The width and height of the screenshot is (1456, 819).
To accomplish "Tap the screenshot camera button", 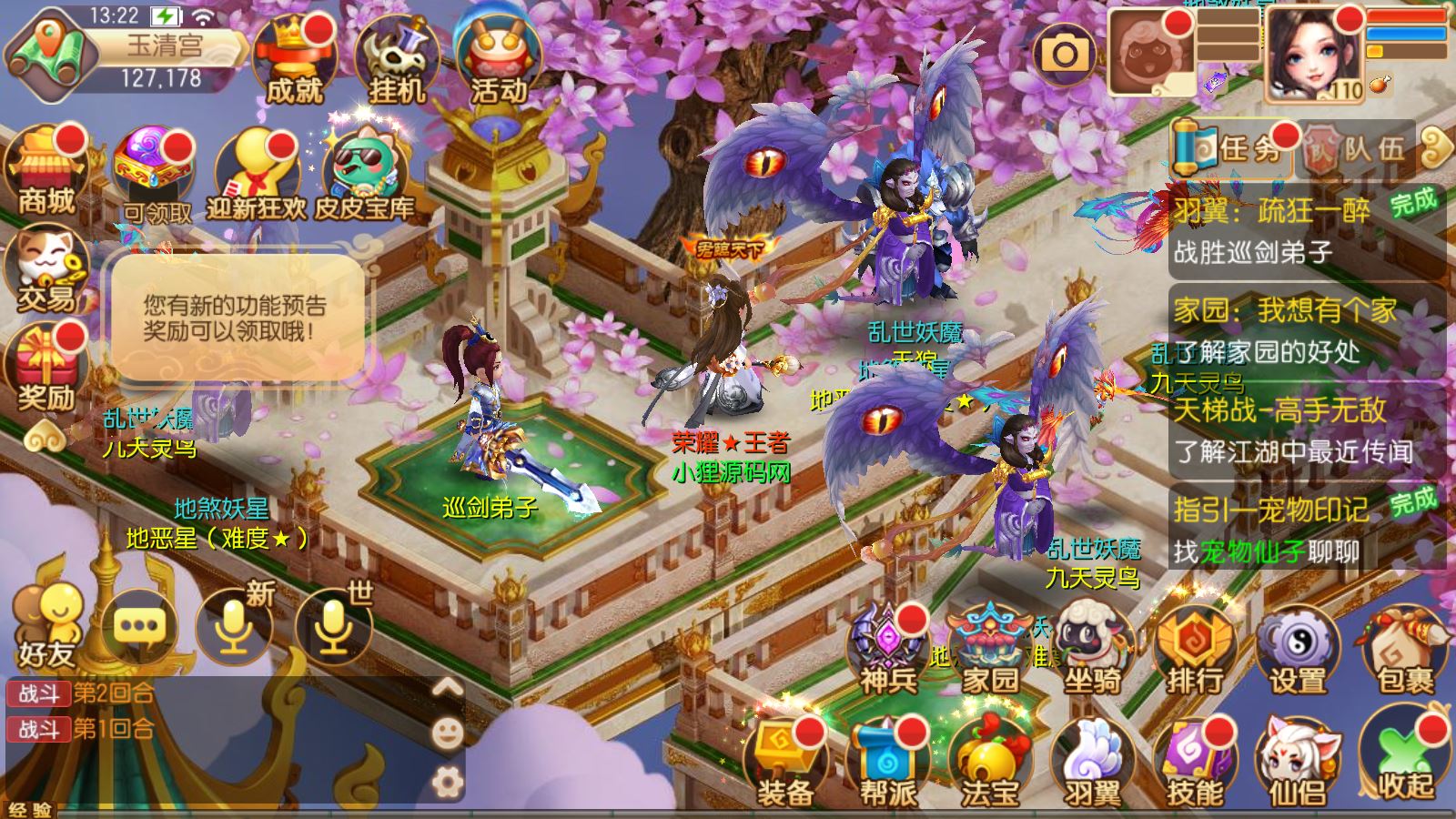I will click(1065, 55).
